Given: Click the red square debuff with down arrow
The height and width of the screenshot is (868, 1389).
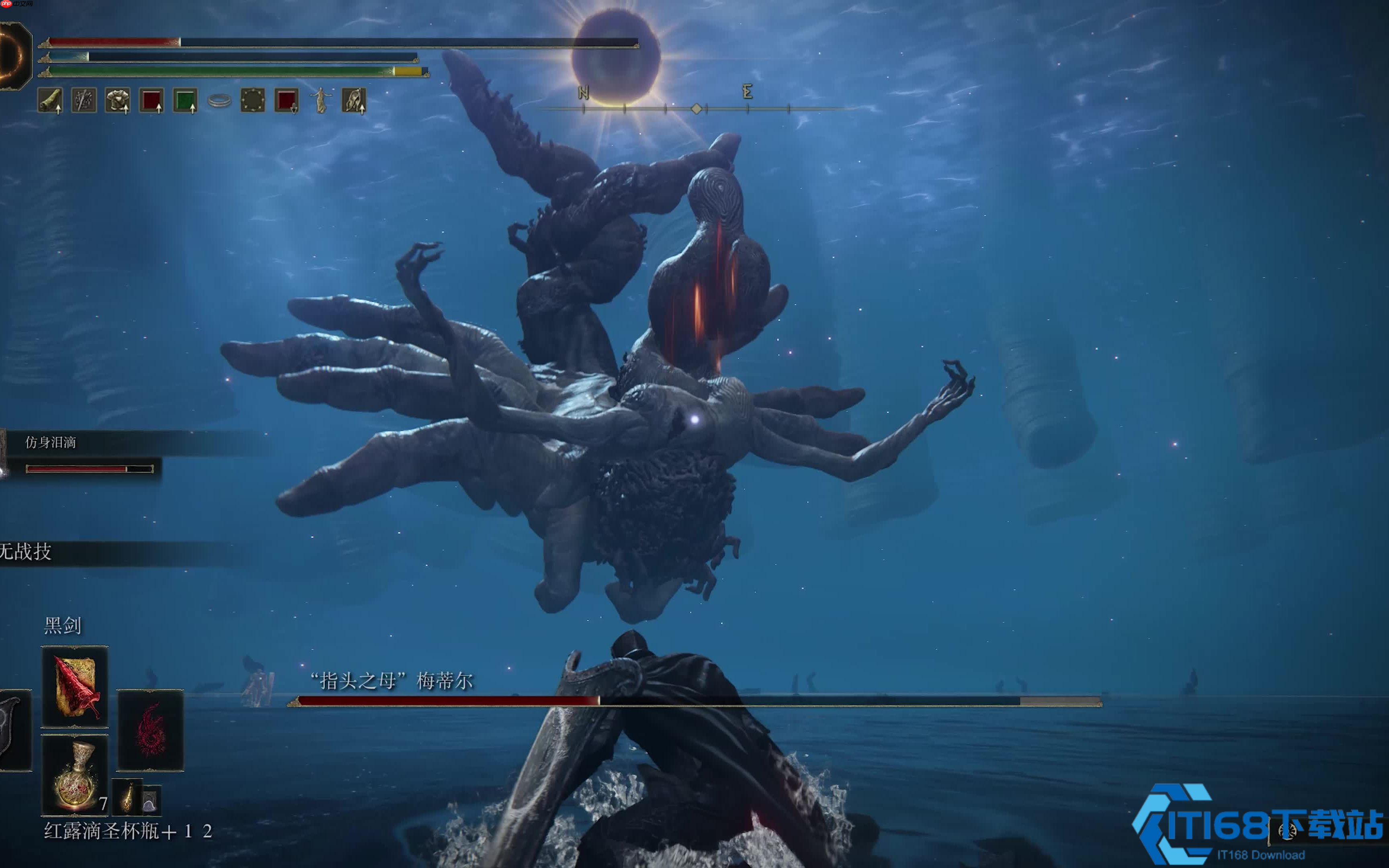Looking at the screenshot, I should (x=287, y=100).
